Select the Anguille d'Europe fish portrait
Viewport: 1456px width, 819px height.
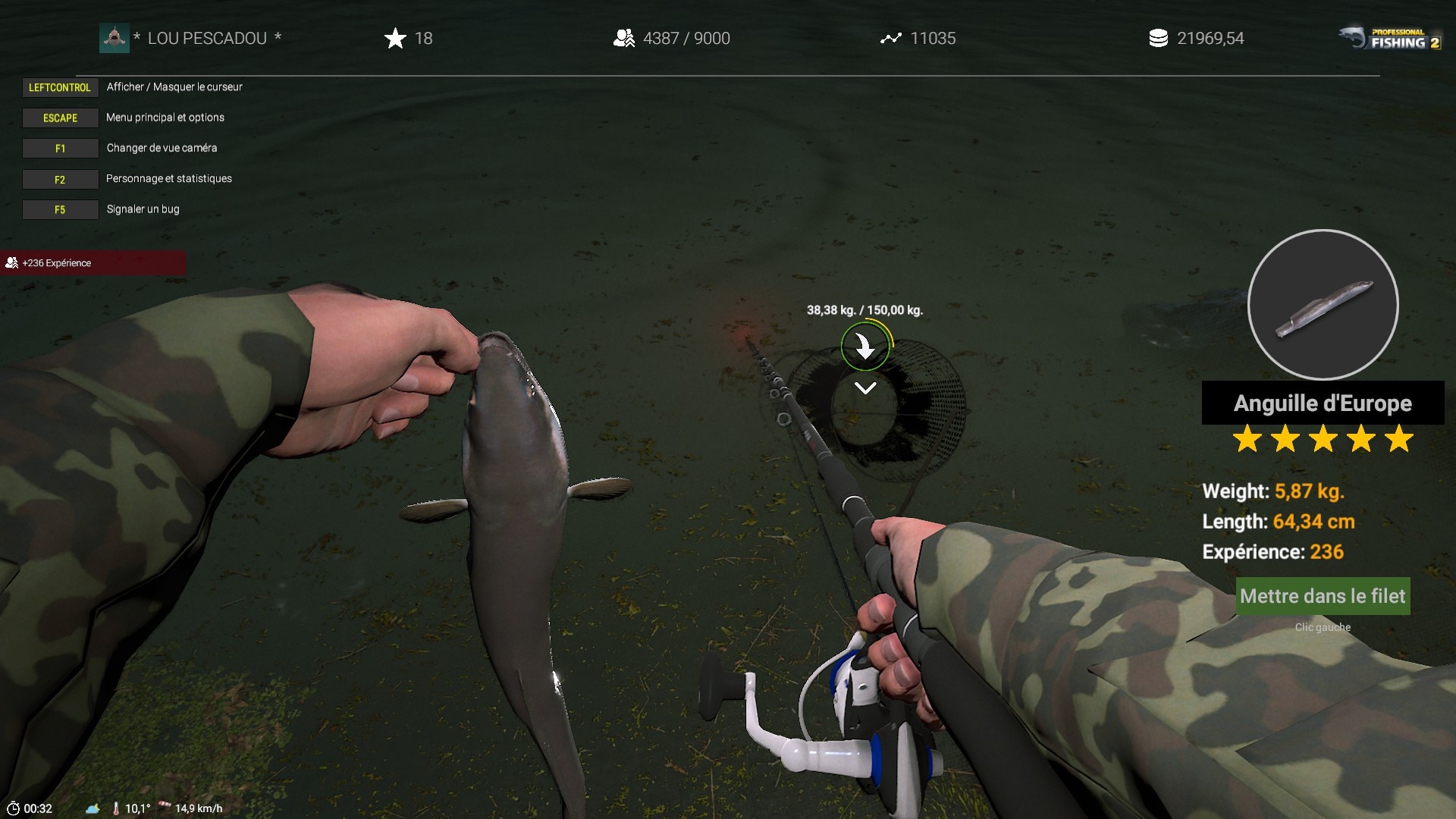1323,305
